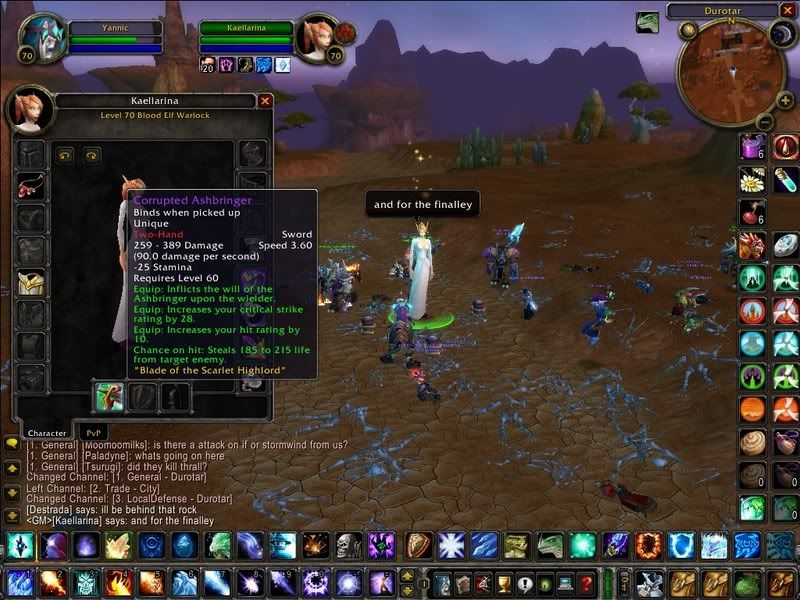Rotate the character model right
This screenshot has height=600, width=800.
click(x=92, y=155)
